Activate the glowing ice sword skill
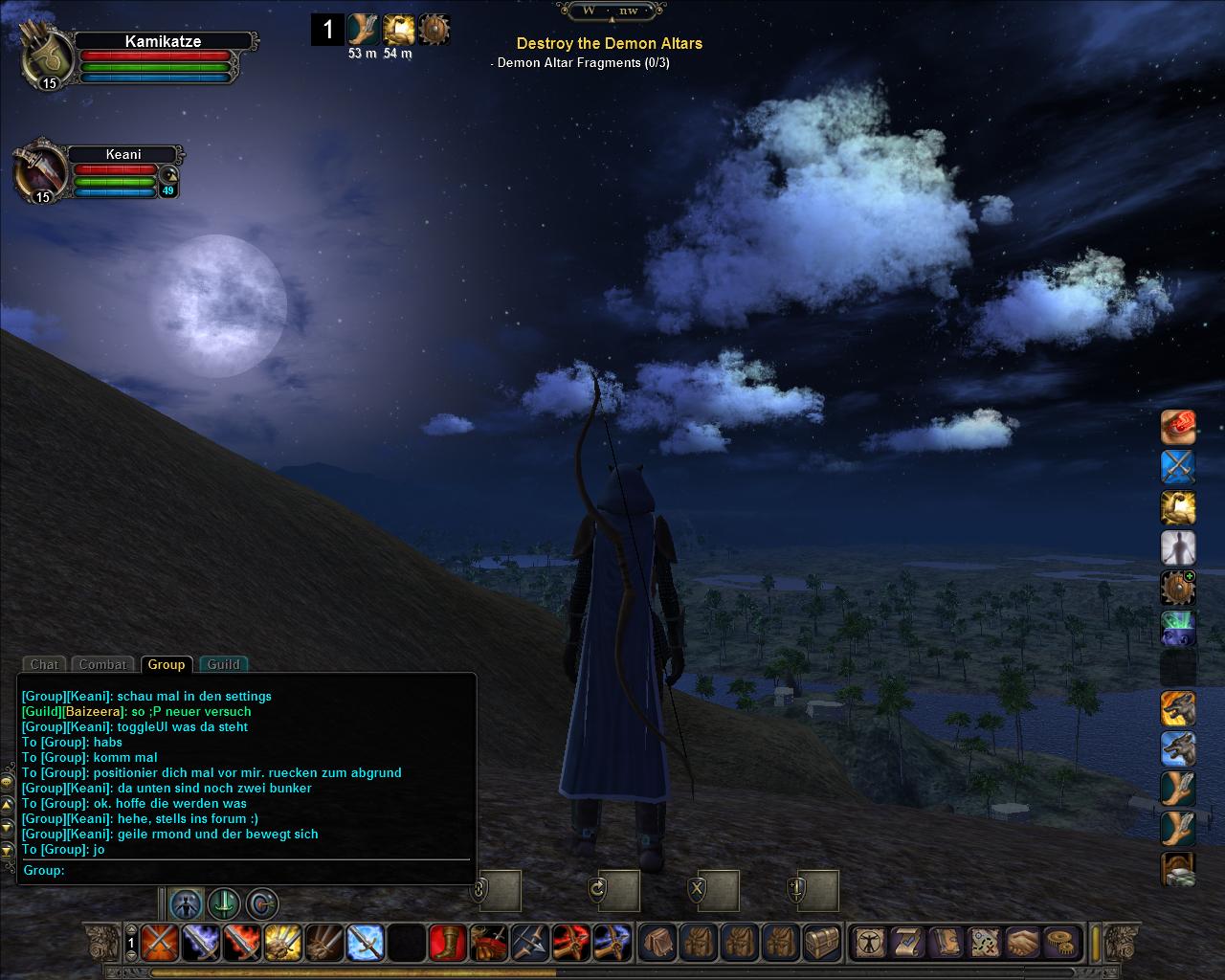The image size is (1225, 980). pos(365,943)
